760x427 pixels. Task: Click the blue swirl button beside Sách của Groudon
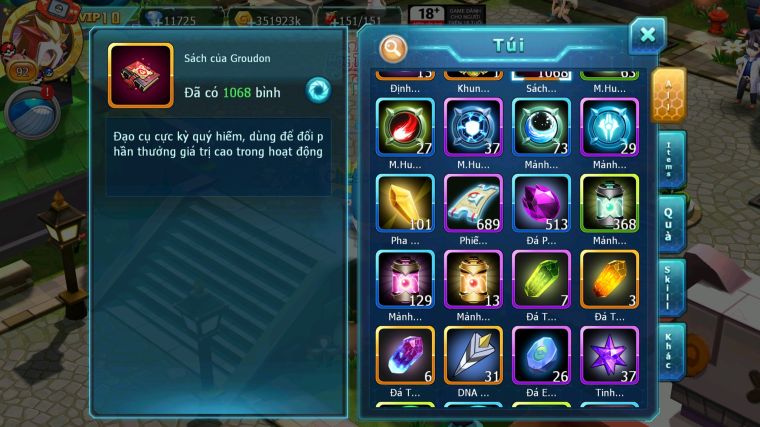[x=319, y=89]
